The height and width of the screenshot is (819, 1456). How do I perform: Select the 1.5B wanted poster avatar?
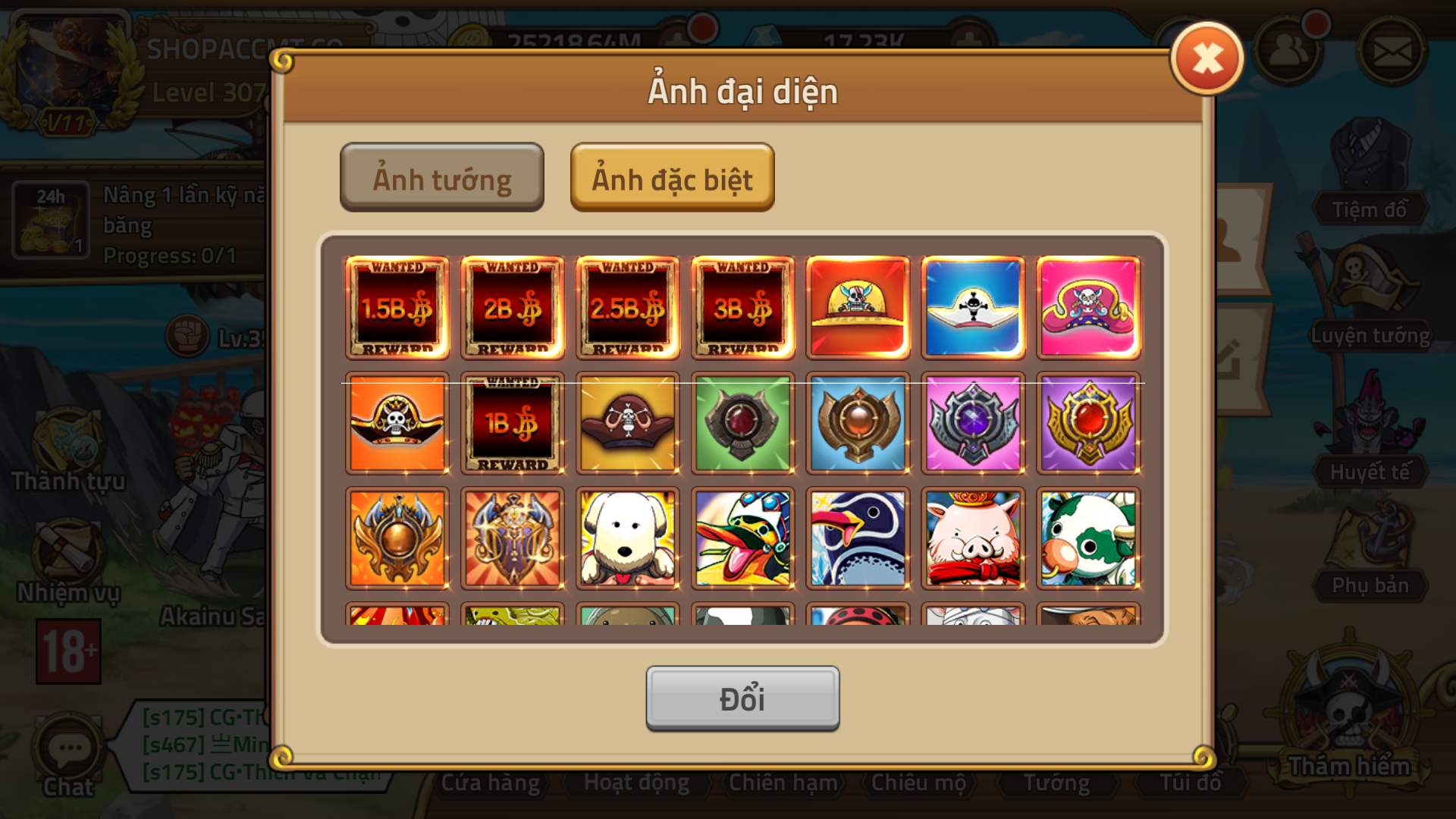point(397,306)
